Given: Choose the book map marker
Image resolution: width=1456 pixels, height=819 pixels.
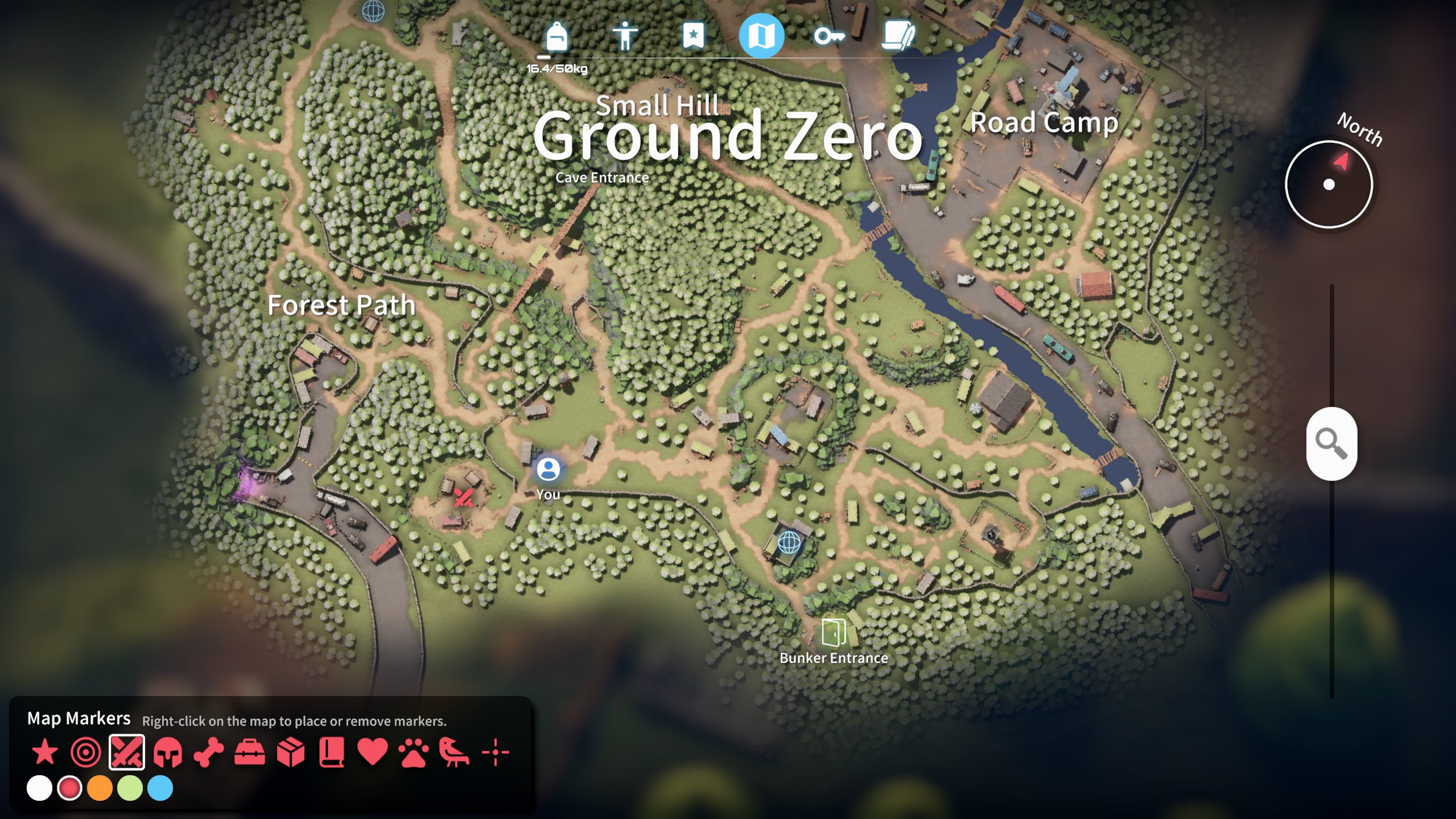Looking at the screenshot, I should point(332,752).
